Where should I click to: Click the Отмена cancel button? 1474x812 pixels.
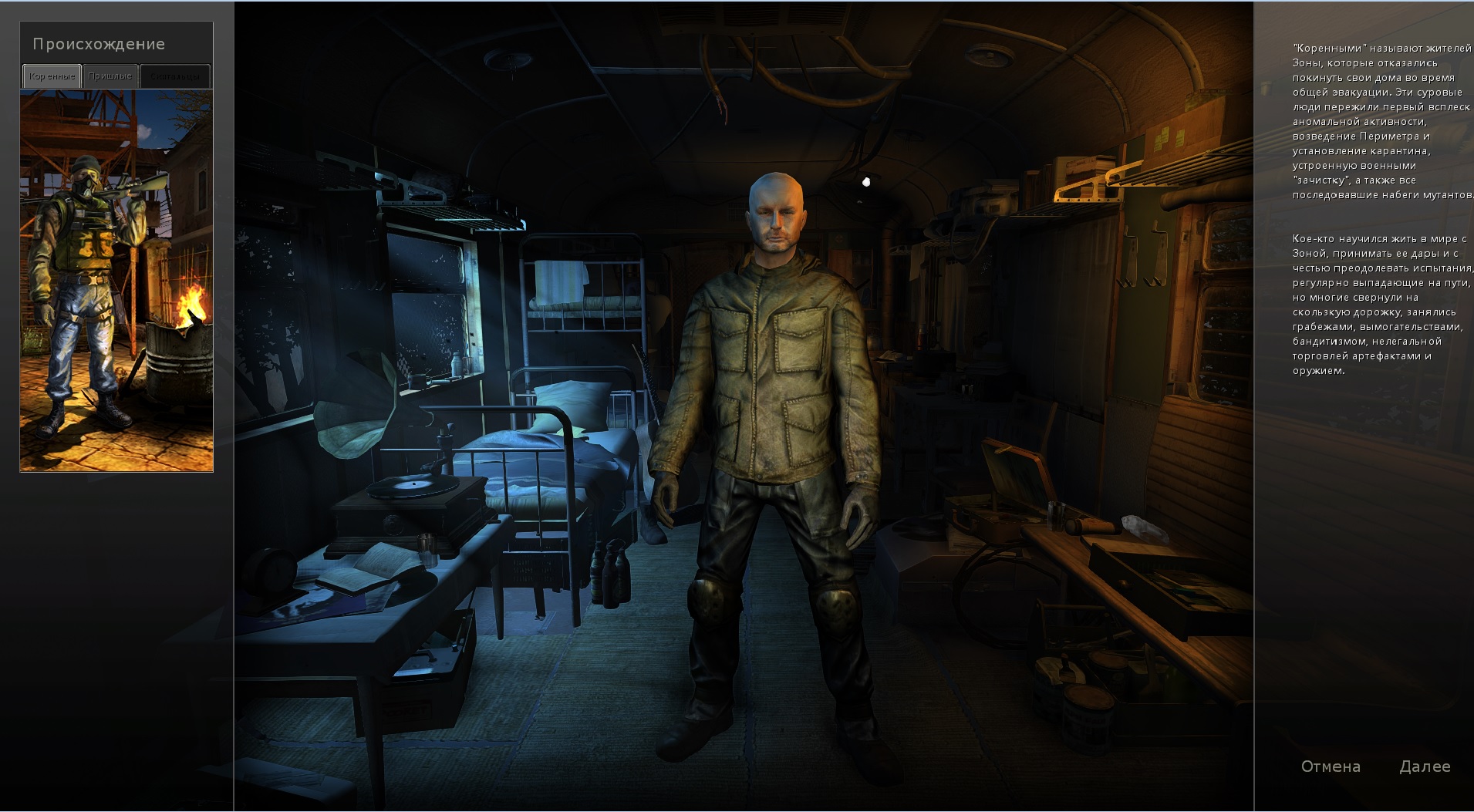[1331, 767]
